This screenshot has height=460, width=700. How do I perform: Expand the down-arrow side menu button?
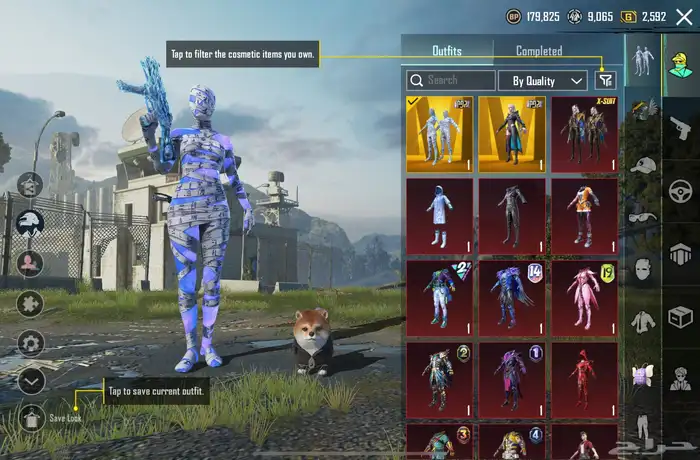[x=31, y=380]
